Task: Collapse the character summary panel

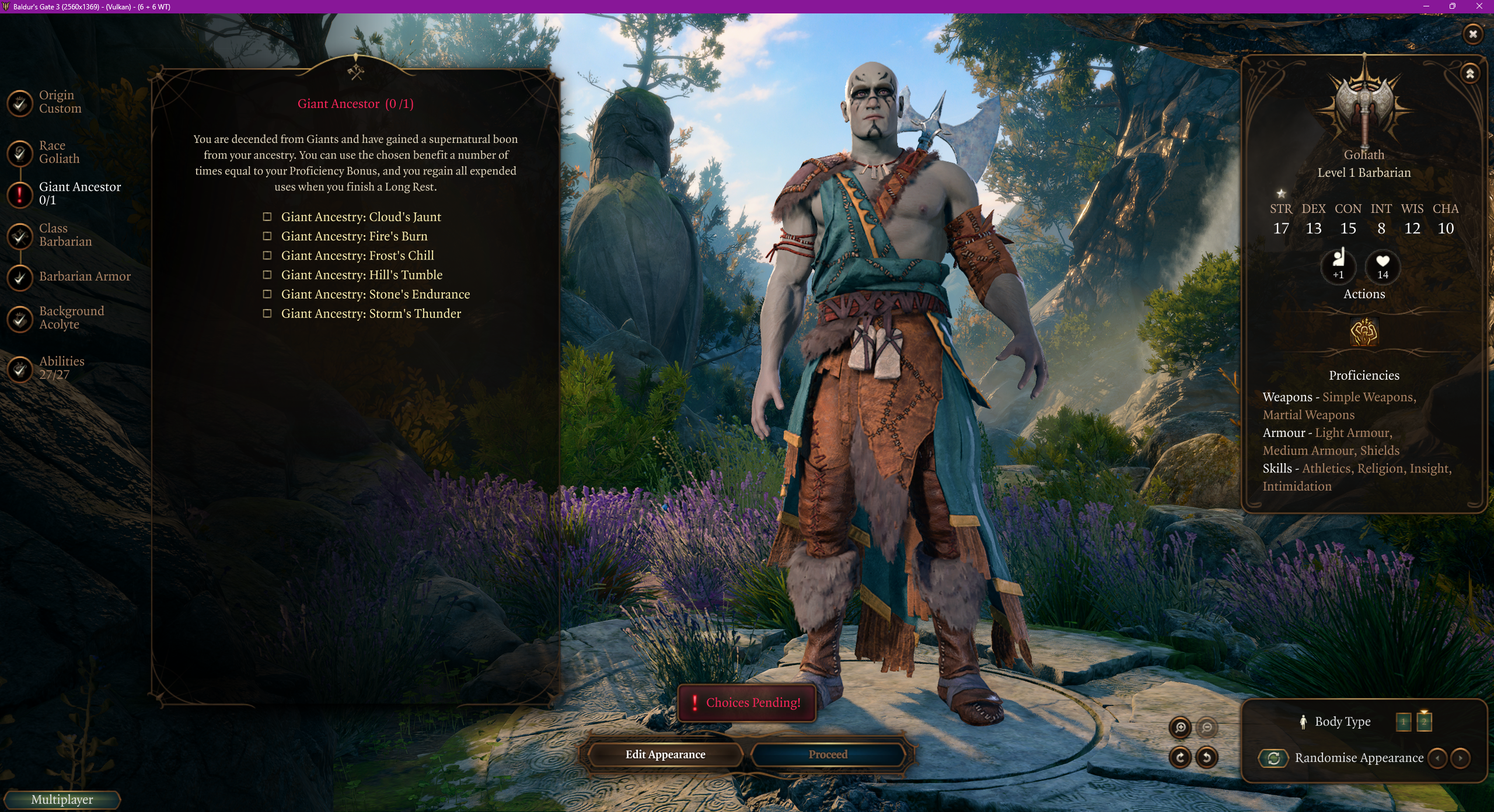Action: tap(1470, 73)
